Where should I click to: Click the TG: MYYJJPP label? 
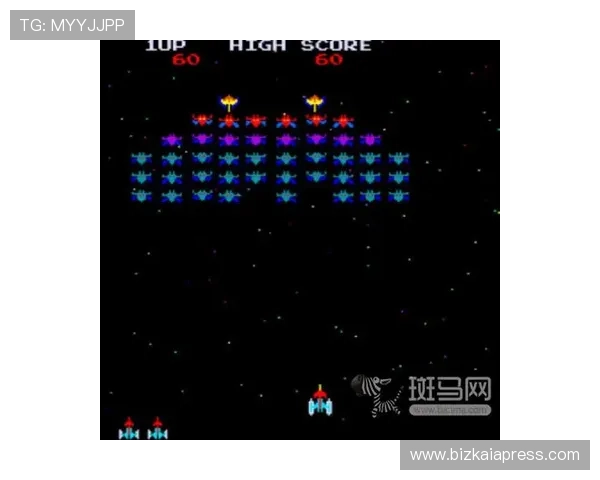[x=72, y=25]
